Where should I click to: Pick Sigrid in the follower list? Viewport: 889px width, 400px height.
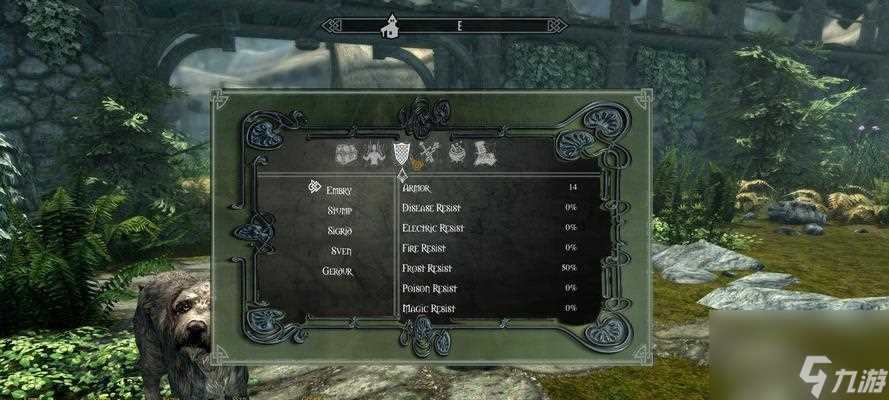coord(339,229)
